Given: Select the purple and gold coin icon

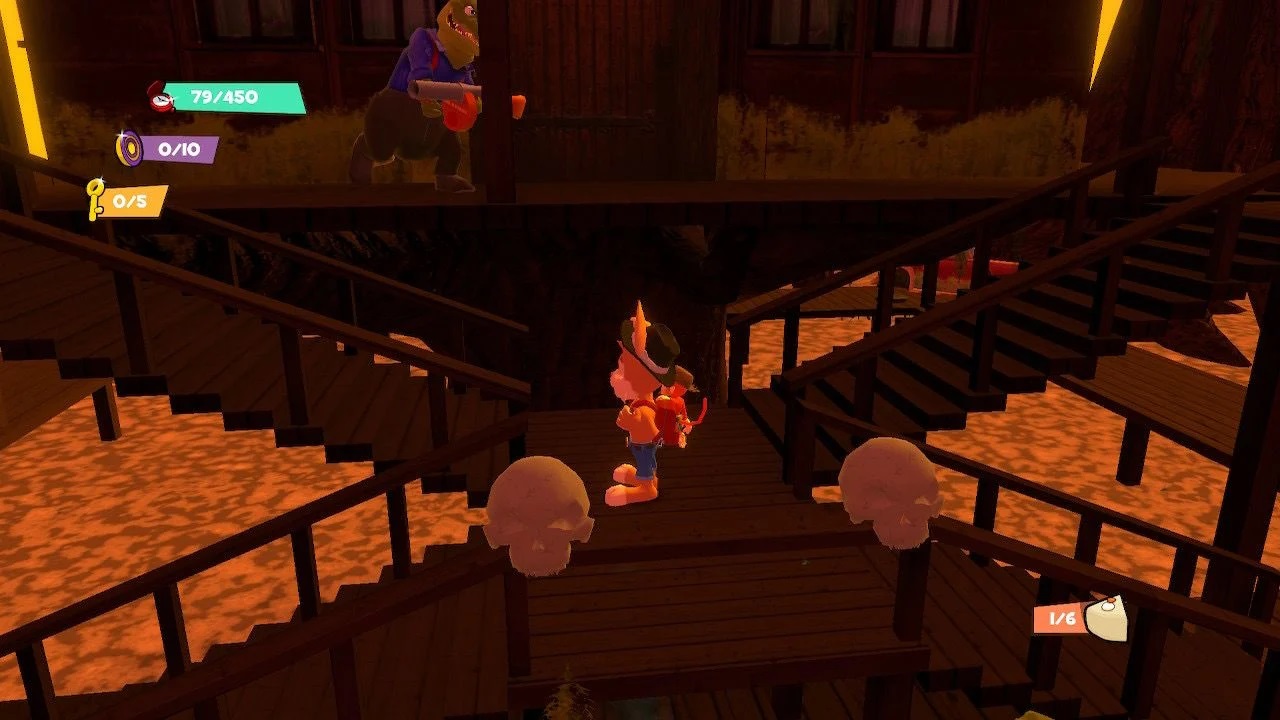Looking at the screenshot, I should coord(129,149).
